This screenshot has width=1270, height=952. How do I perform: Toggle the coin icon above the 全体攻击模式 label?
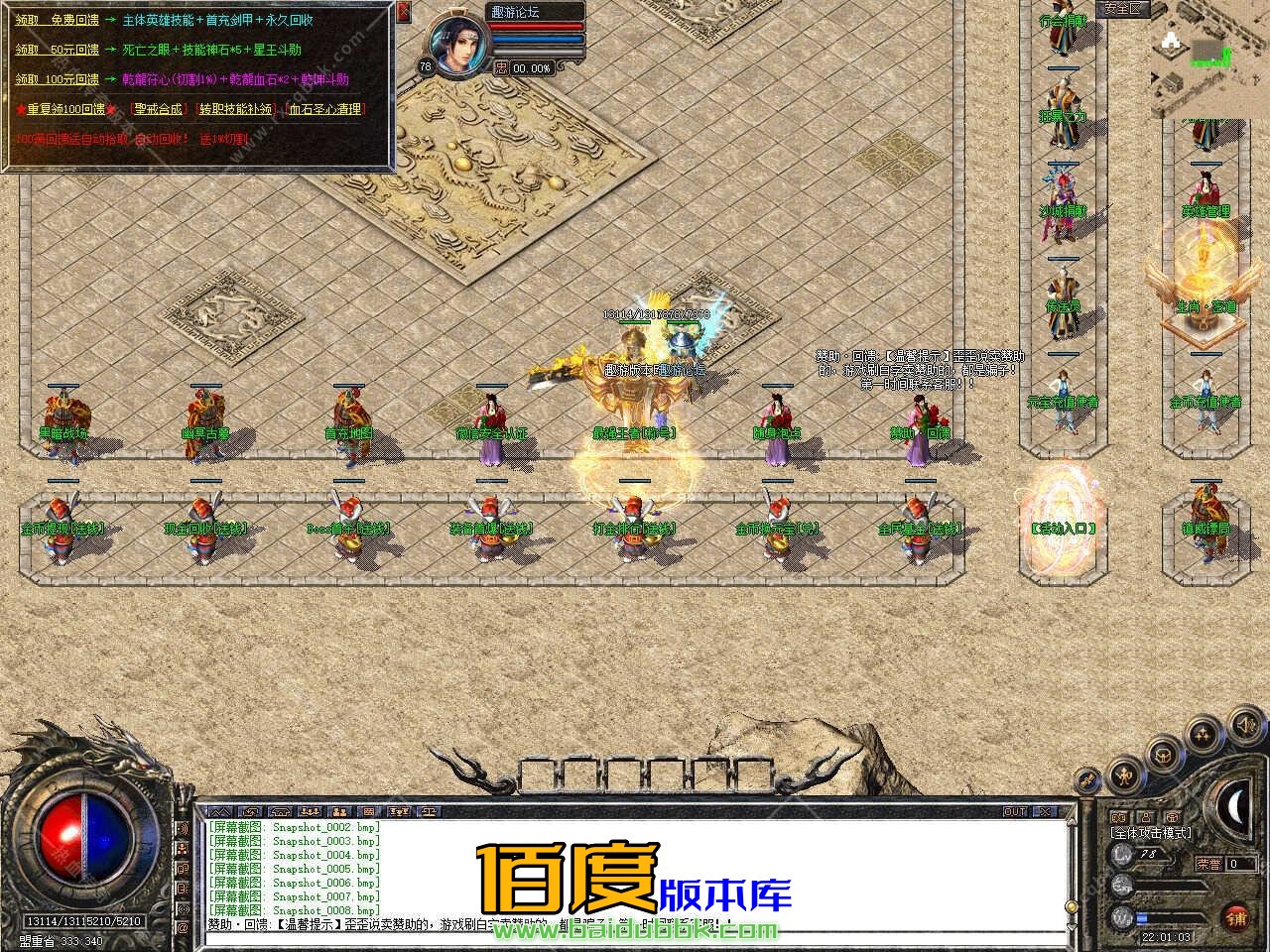1173,817
